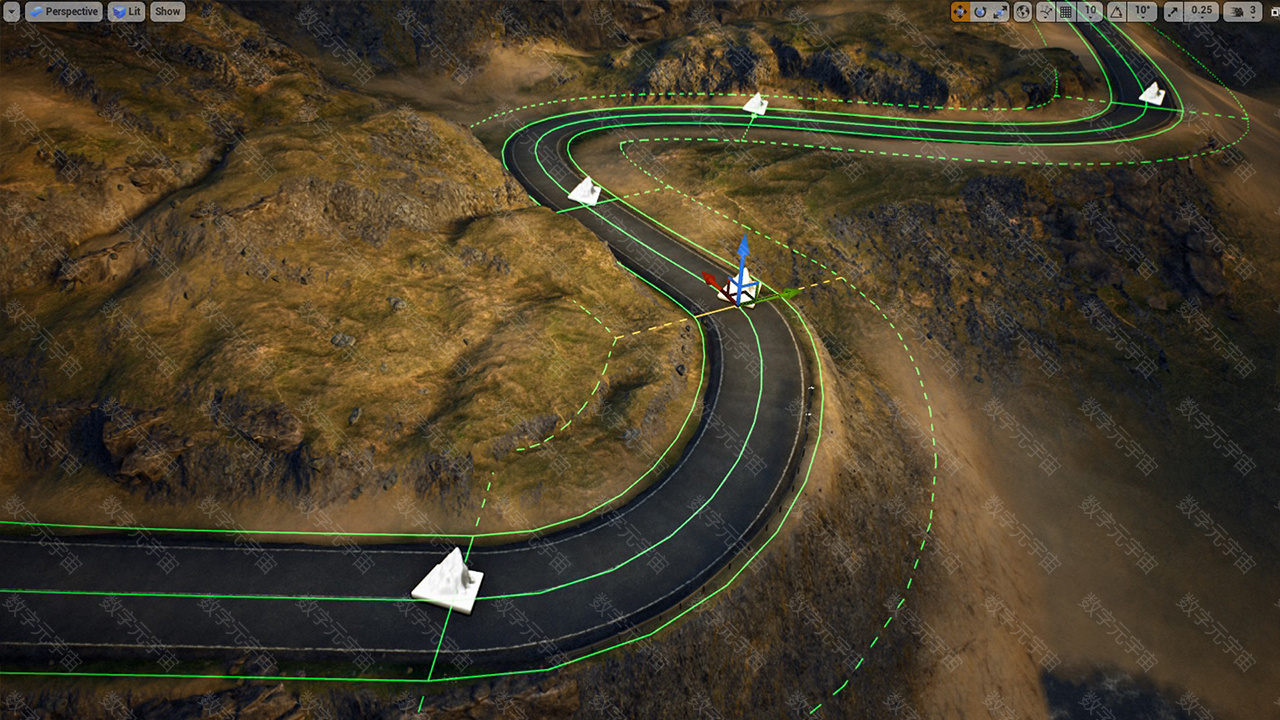Select the translate (move) gizmo tool
The height and width of the screenshot is (720, 1280).
tap(960, 12)
